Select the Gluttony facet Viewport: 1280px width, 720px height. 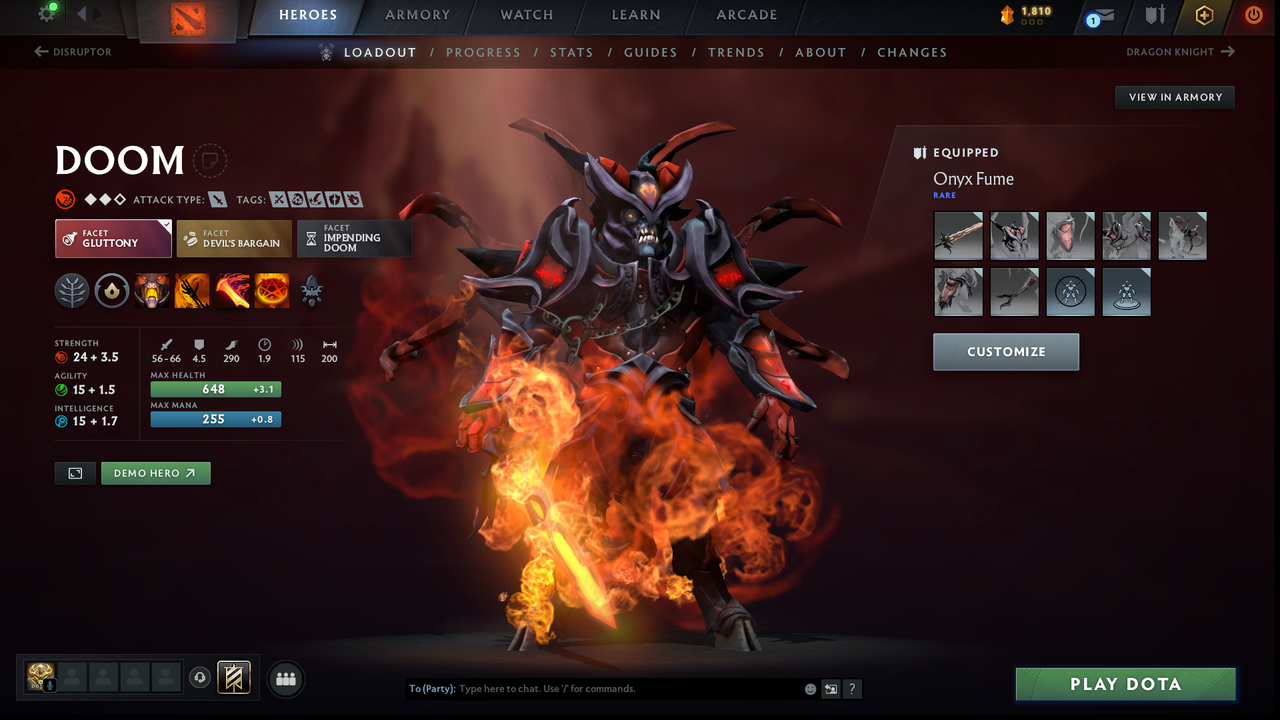[113, 238]
